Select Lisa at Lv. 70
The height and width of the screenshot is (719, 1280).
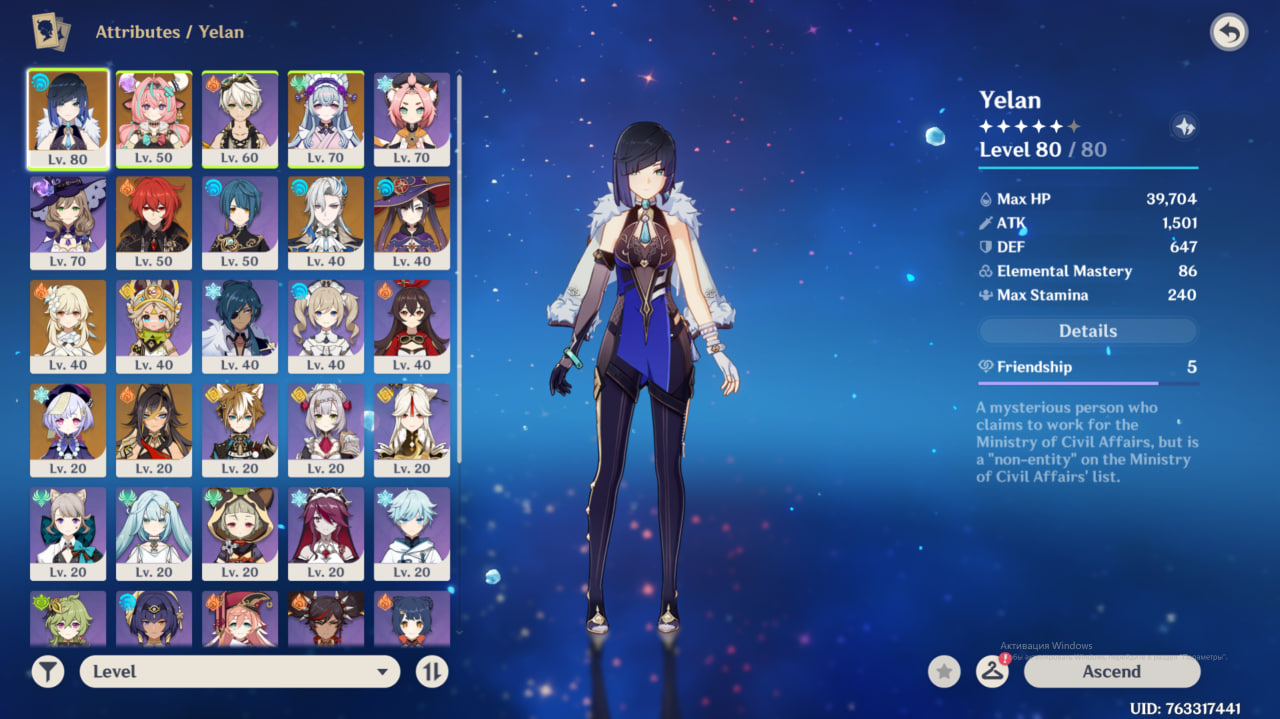click(68, 222)
